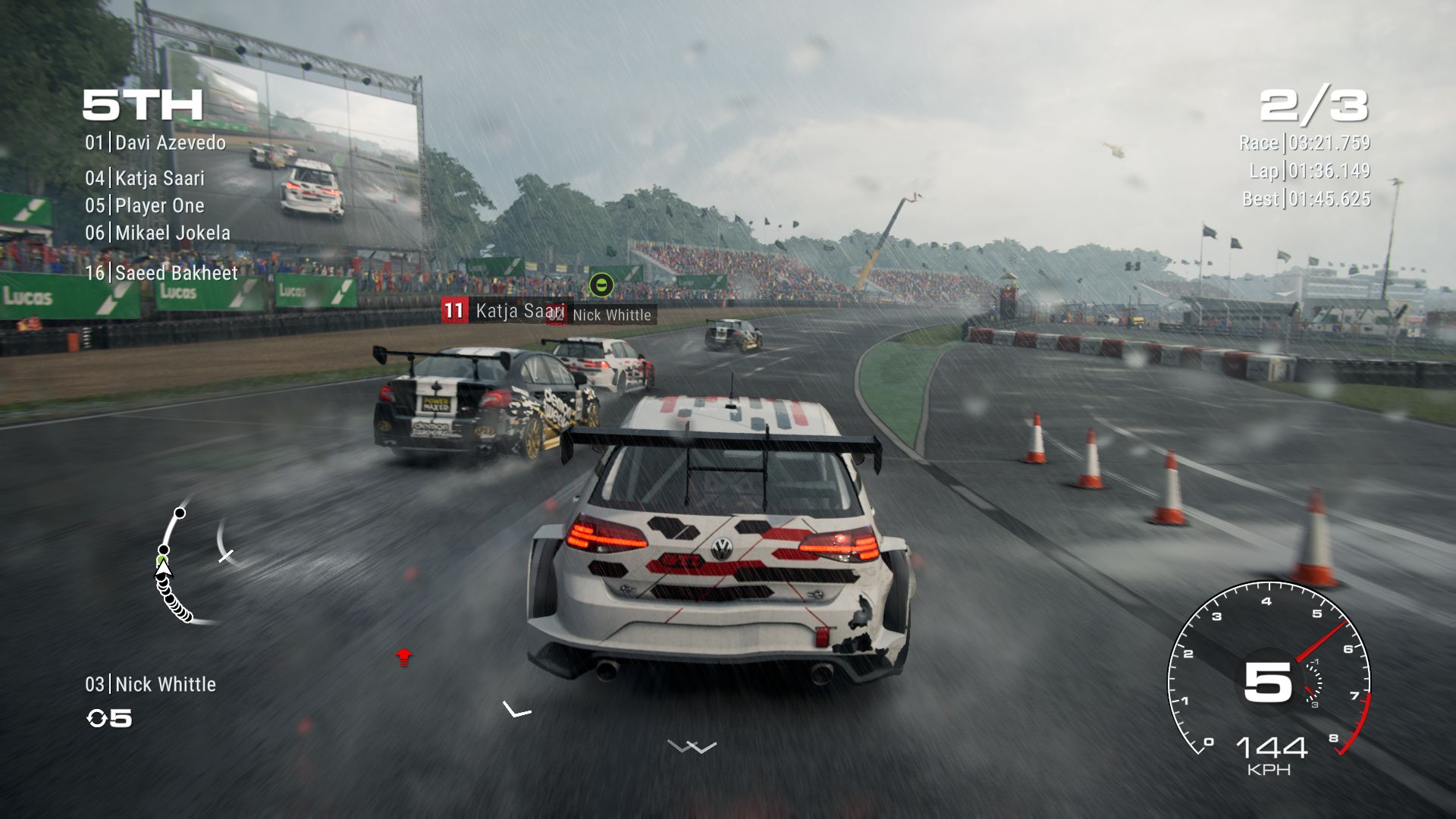The height and width of the screenshot is (819, 1456).
Task: Select the Nick Whittle teammate label
Action: point(150,684)
